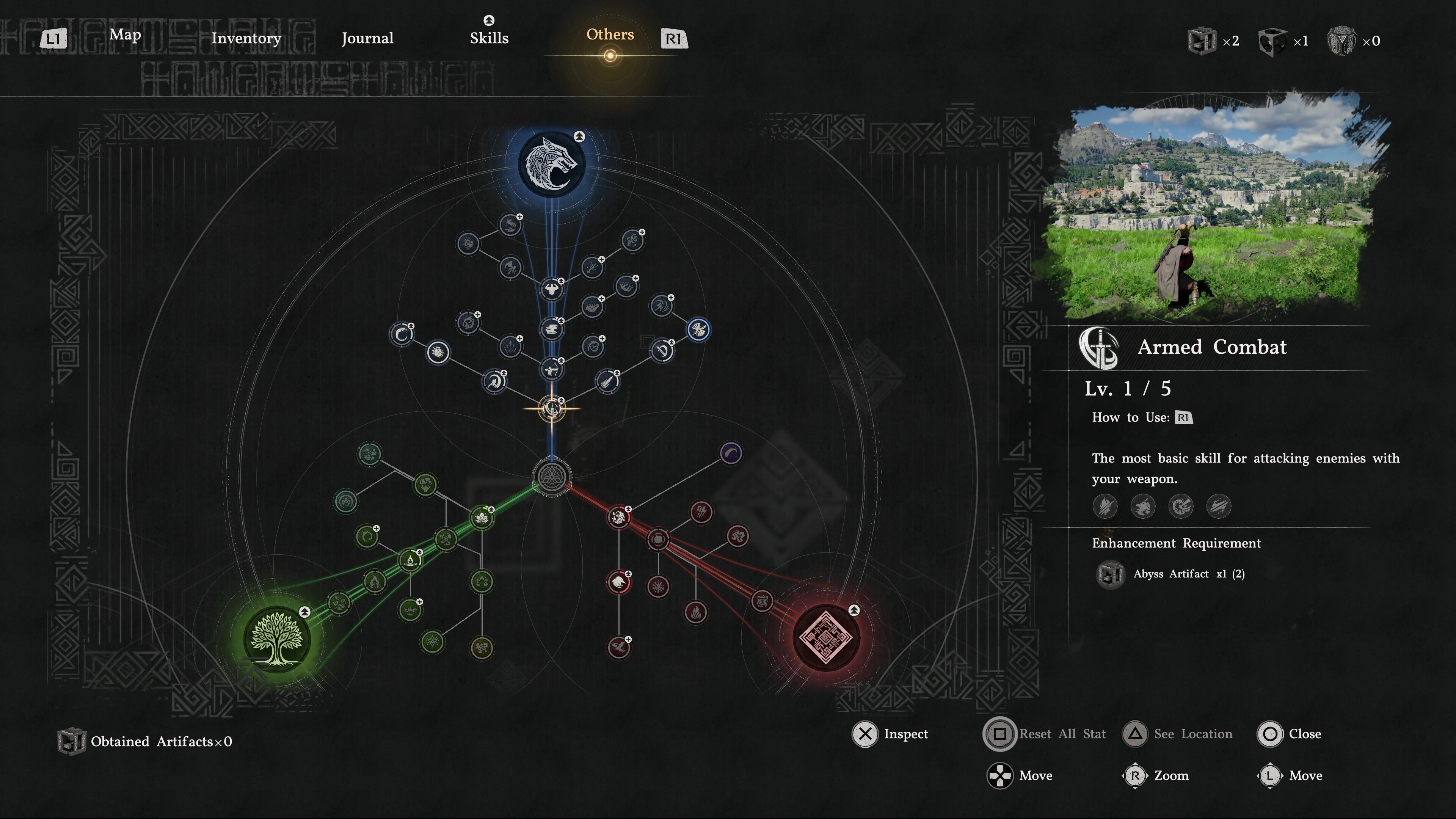Click the Others tab
Image resolution: width=1456 pixels, height=819 pixels.
[x=610, y=35]
